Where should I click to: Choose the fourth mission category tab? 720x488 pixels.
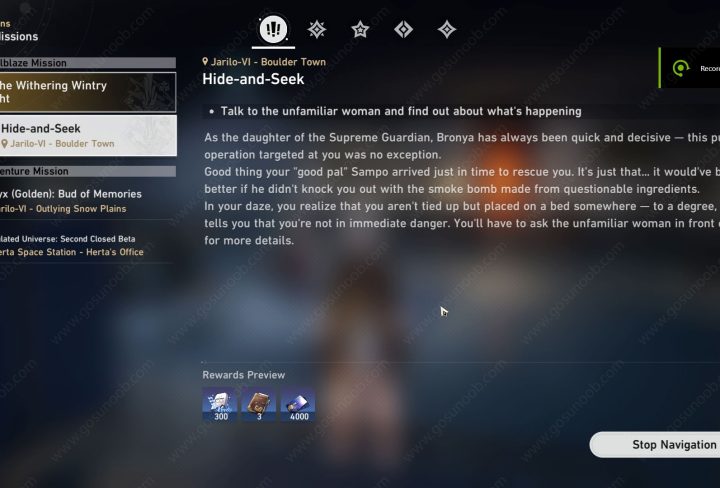click(x=404, y=30)
